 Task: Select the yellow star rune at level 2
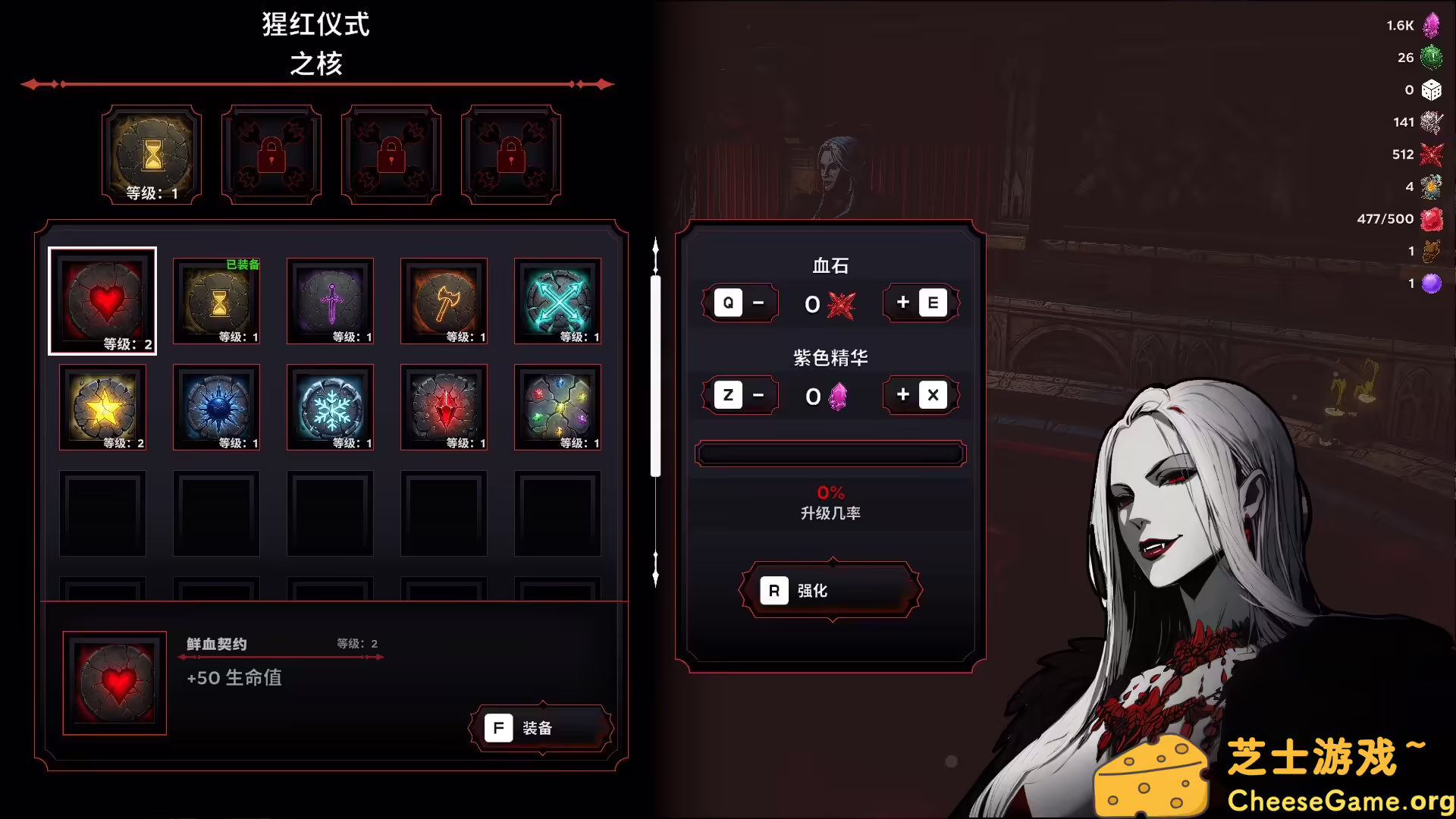click(103, 407)
